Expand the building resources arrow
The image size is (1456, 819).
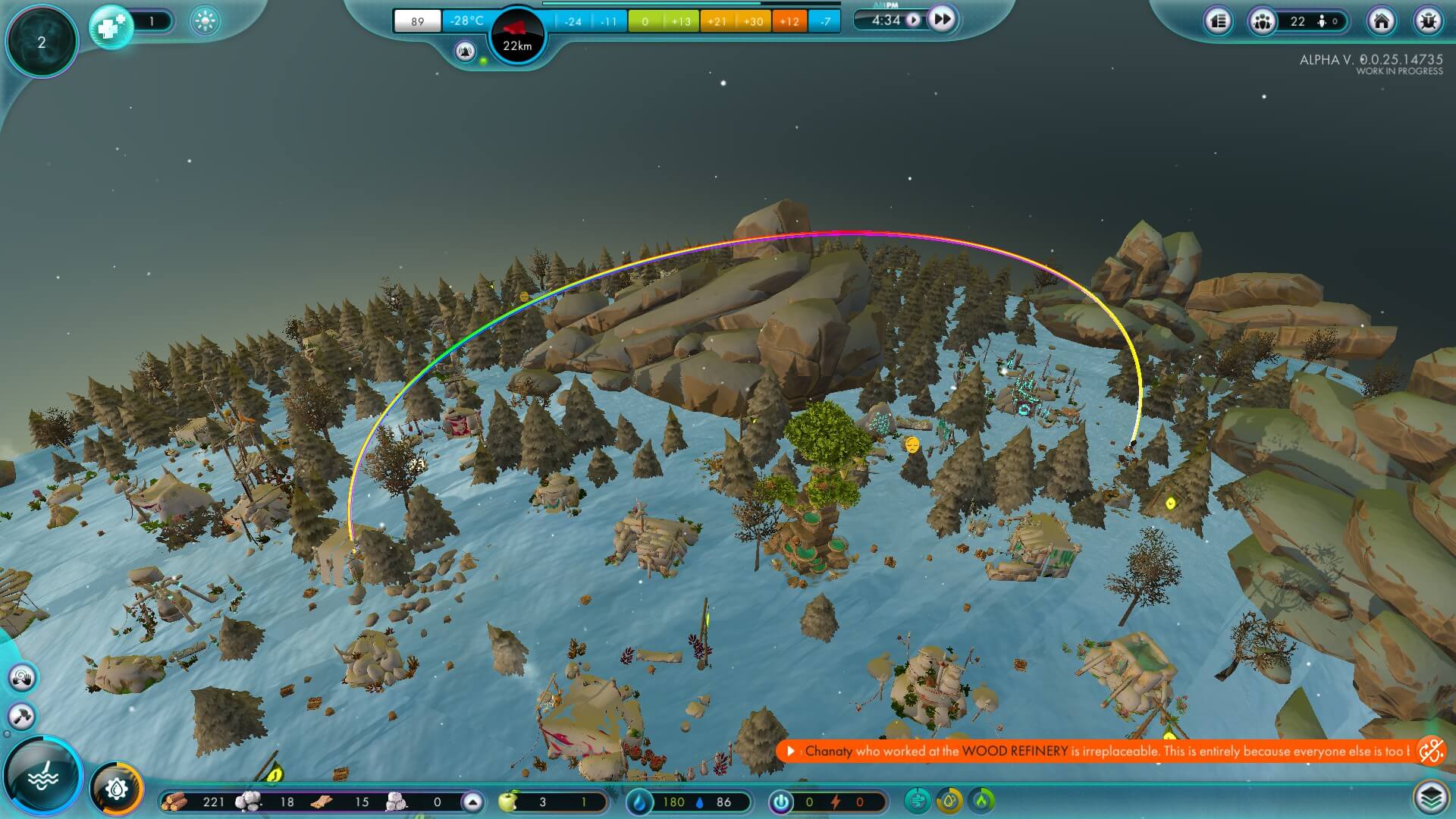tap(472, 802)
